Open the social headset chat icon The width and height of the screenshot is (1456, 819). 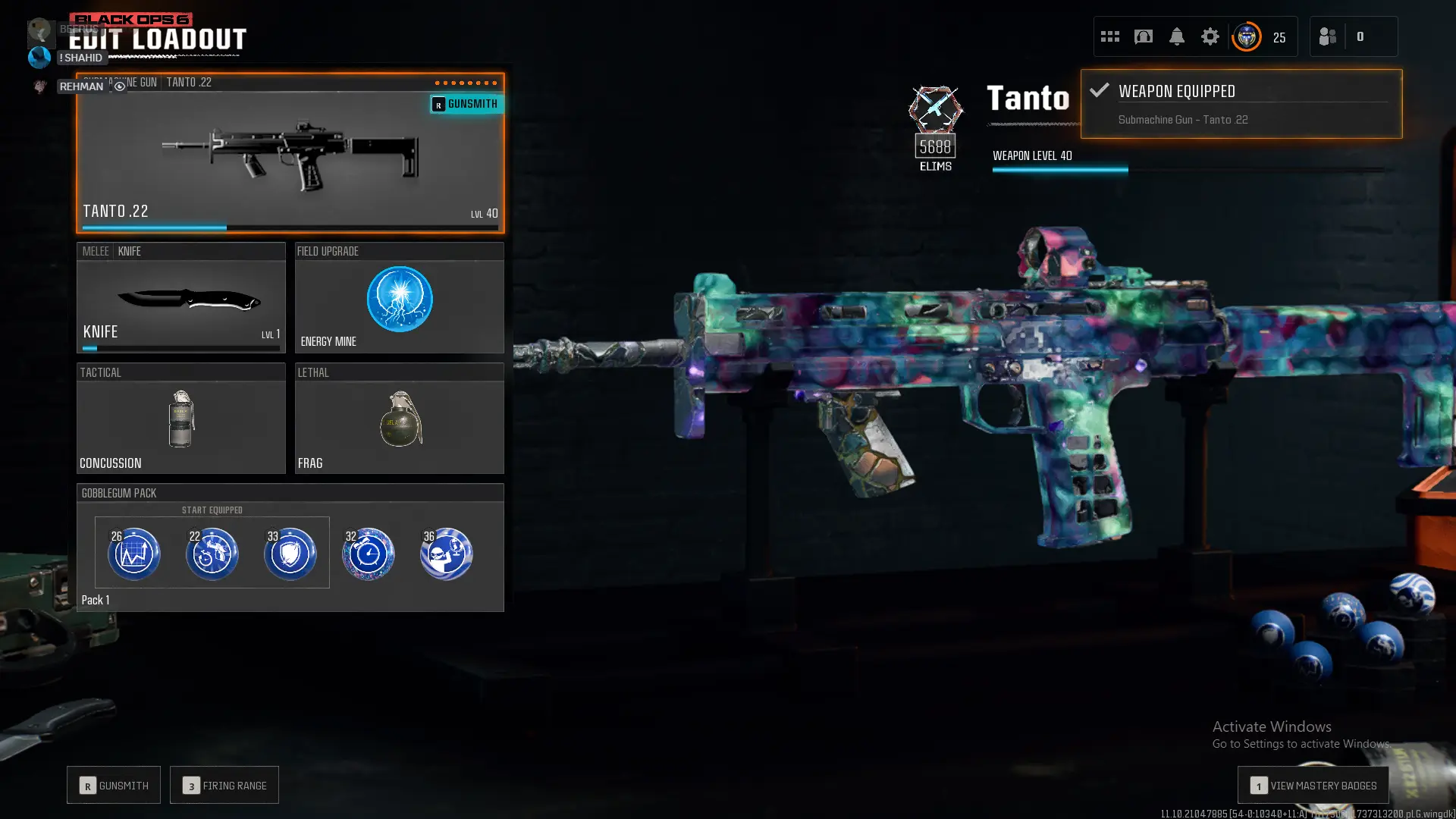[1143, 36]
